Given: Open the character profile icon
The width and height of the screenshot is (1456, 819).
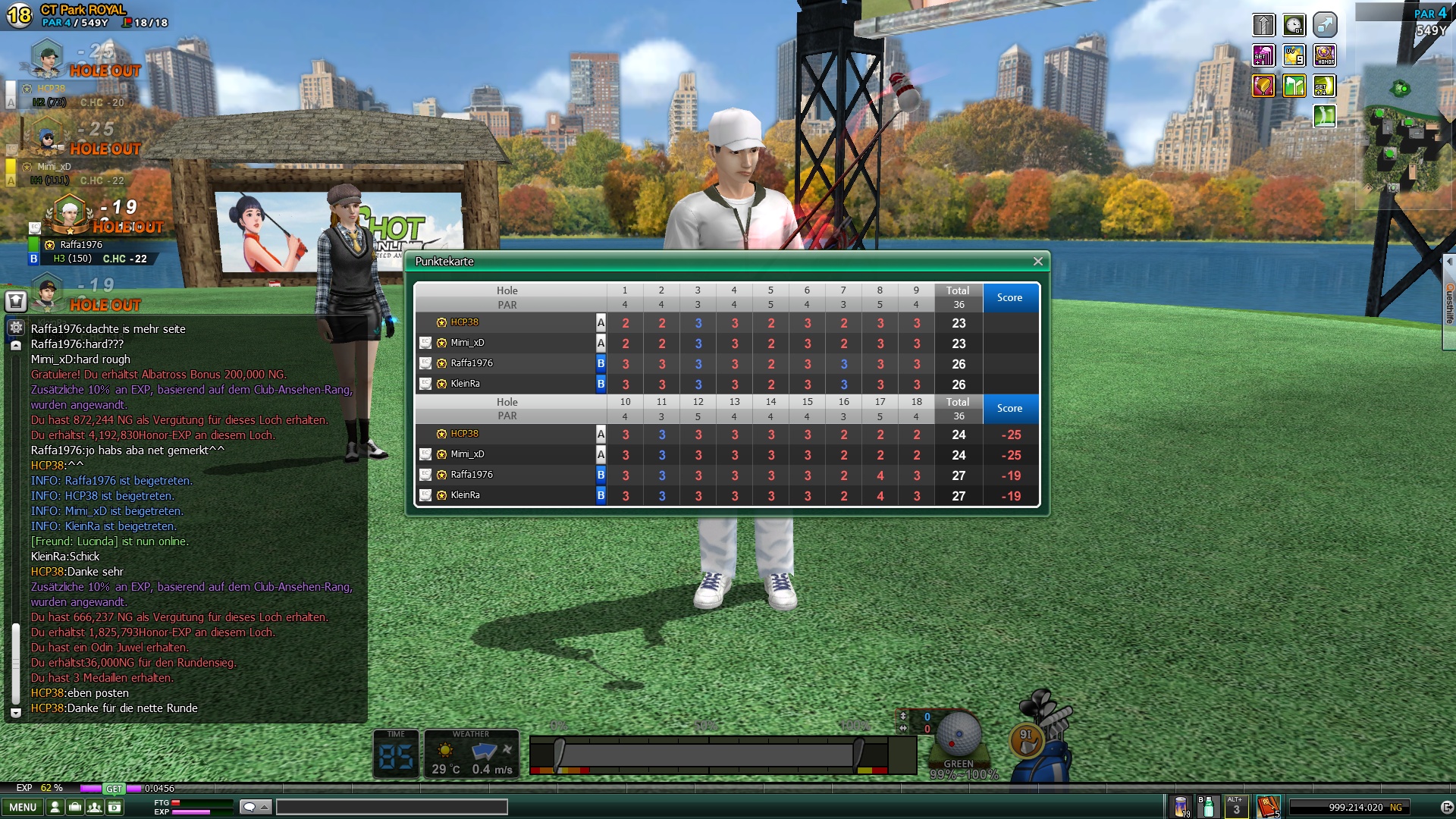Looking at the screenshot, I should tap(55, 808).
